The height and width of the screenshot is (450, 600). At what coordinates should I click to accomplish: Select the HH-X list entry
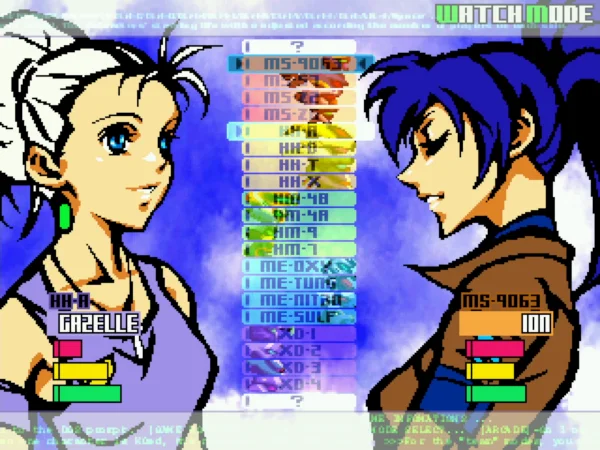[299, 182]
